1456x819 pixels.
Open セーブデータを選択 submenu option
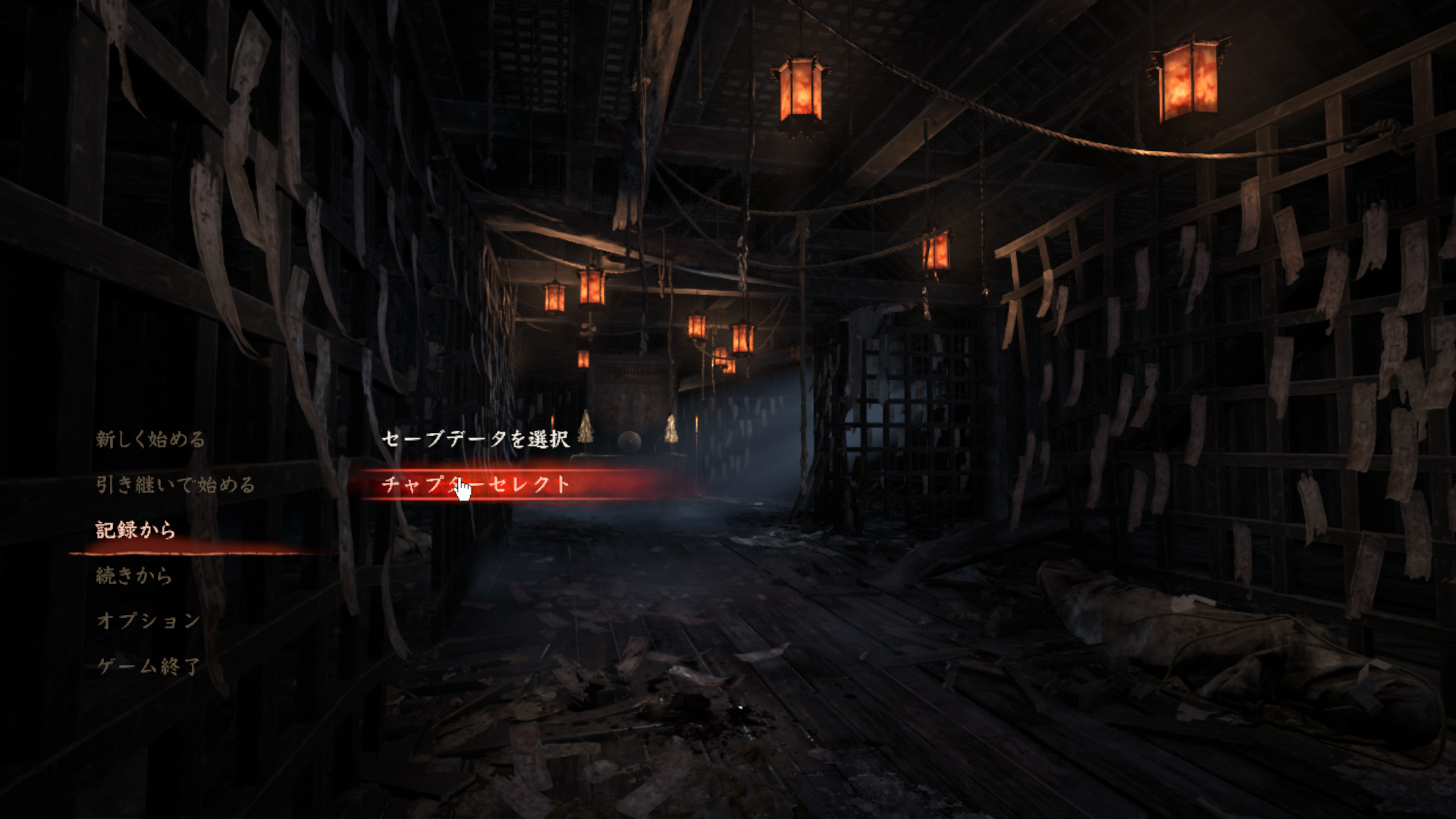pyautogui.click(x=475, y=439)
